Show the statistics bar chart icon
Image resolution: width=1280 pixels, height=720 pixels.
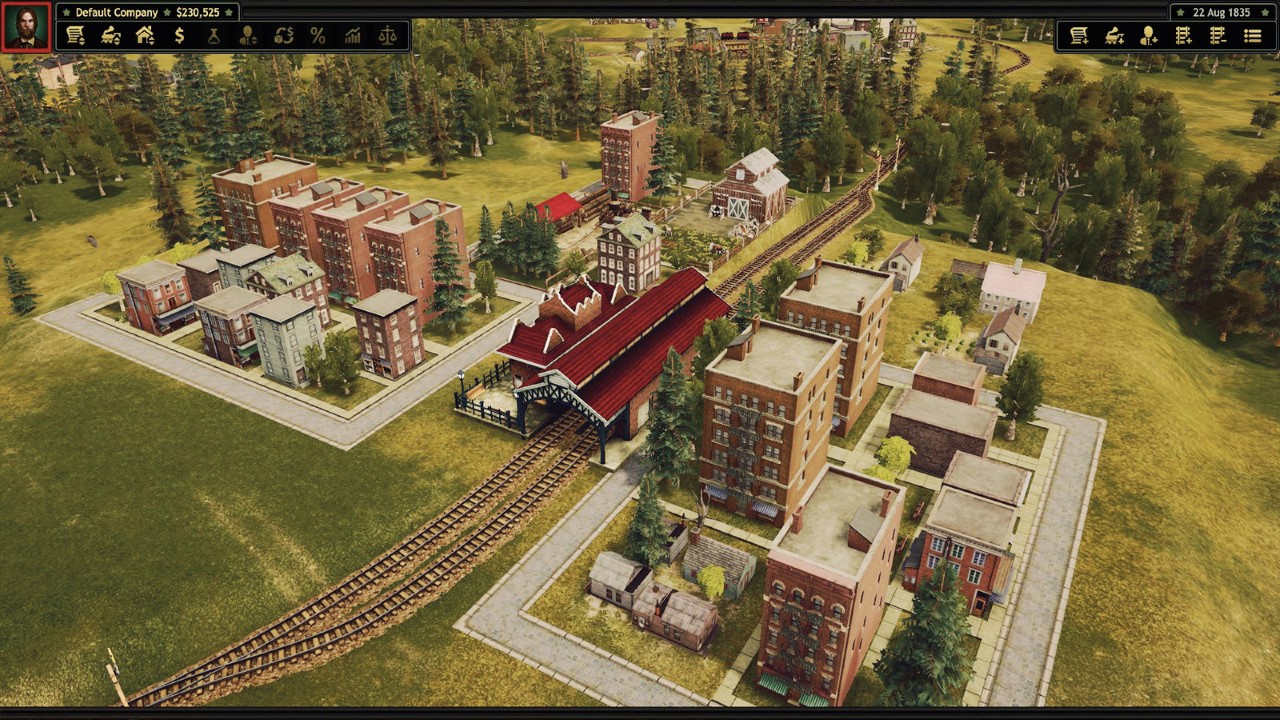[353, 36]
